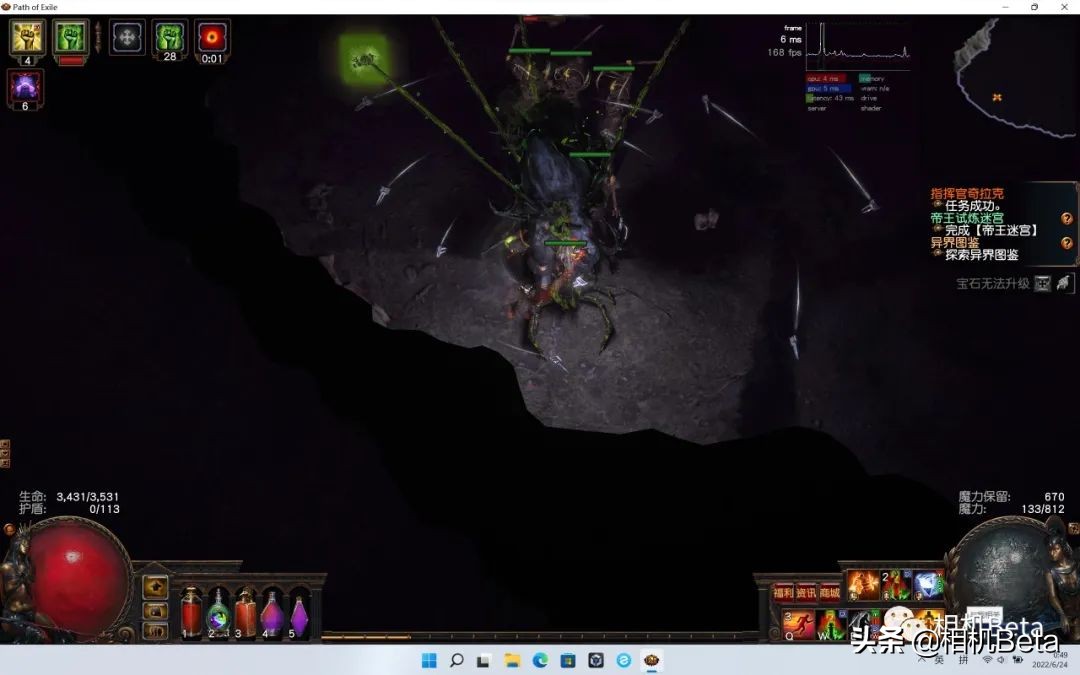Click the 帝王试炼迷宫 quest tracker entry
Screen dimensions: 1080x675
[x=967, y=217]
